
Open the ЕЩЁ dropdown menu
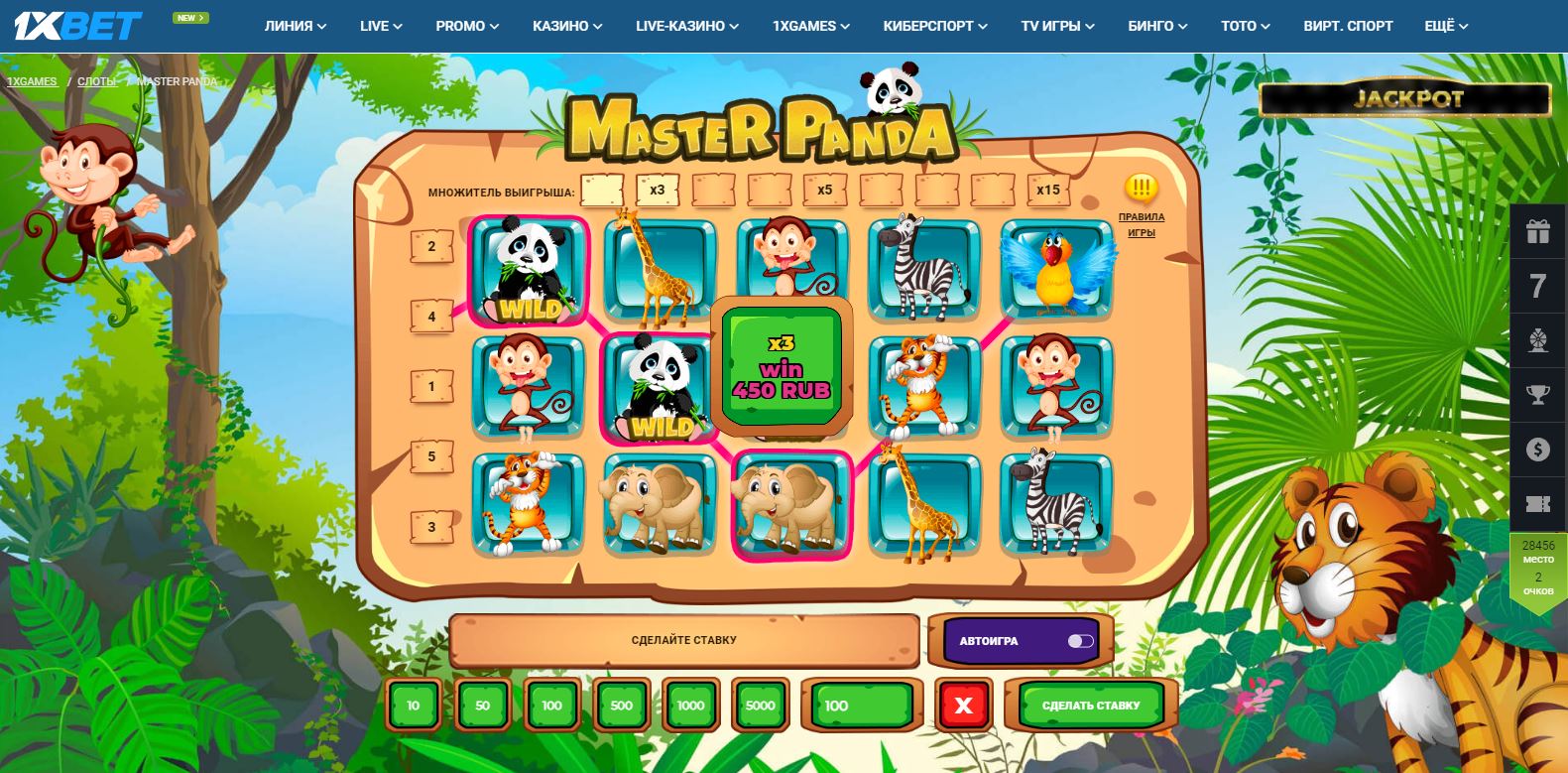pos(1444,26)
